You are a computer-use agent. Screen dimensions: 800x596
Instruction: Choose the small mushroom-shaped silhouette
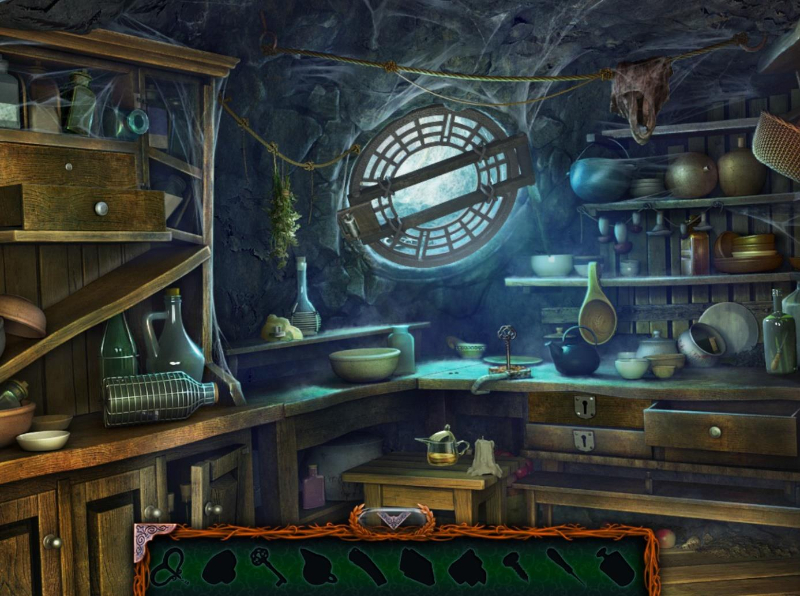pos(515,565)
